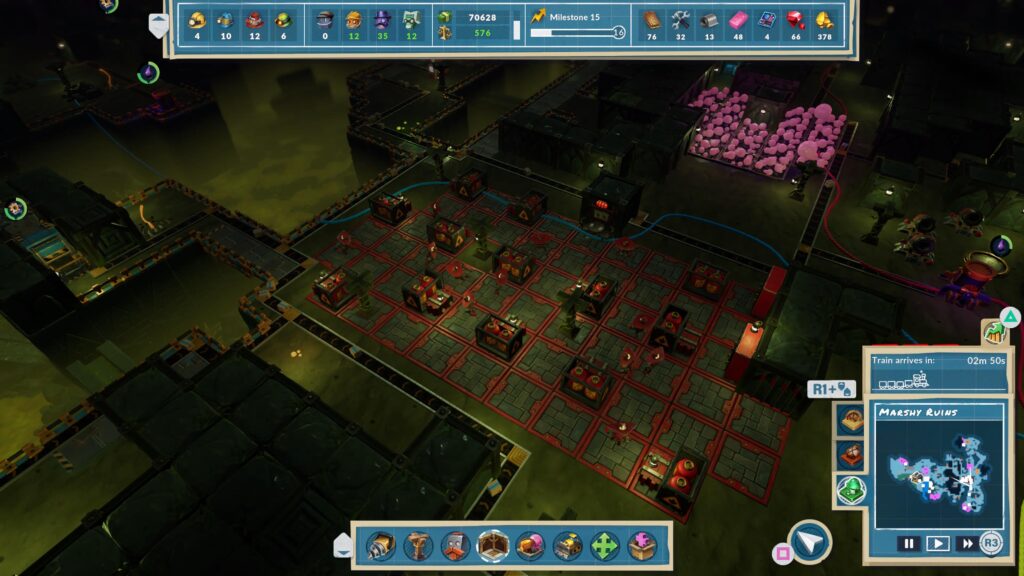The width and height of the screenshot is (1024, 576).
Task: Open the pink item crate category
Action: tap(531, 545)
